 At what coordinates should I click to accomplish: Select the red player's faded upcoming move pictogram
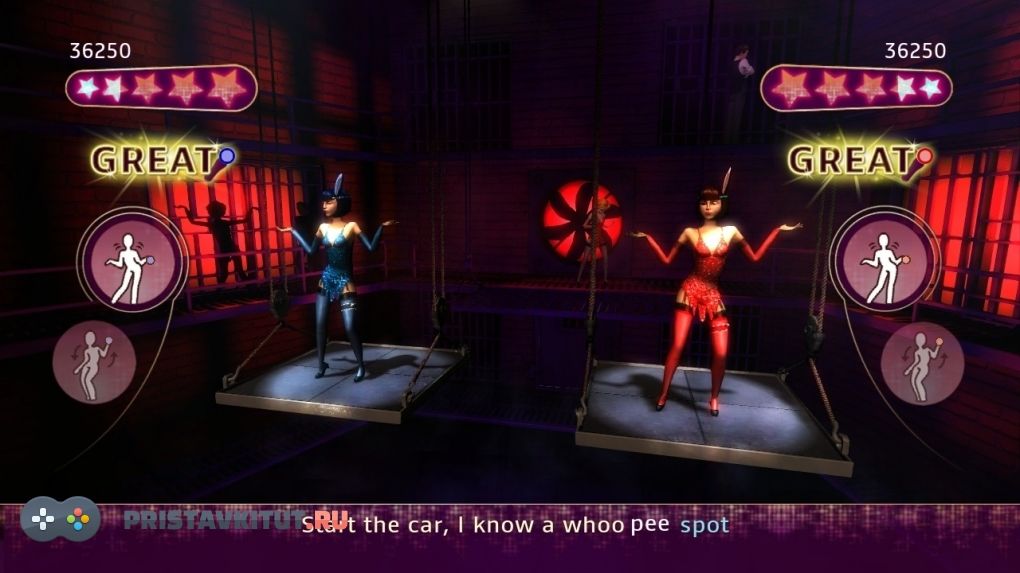pyautogui.click(x=922, y=362)
